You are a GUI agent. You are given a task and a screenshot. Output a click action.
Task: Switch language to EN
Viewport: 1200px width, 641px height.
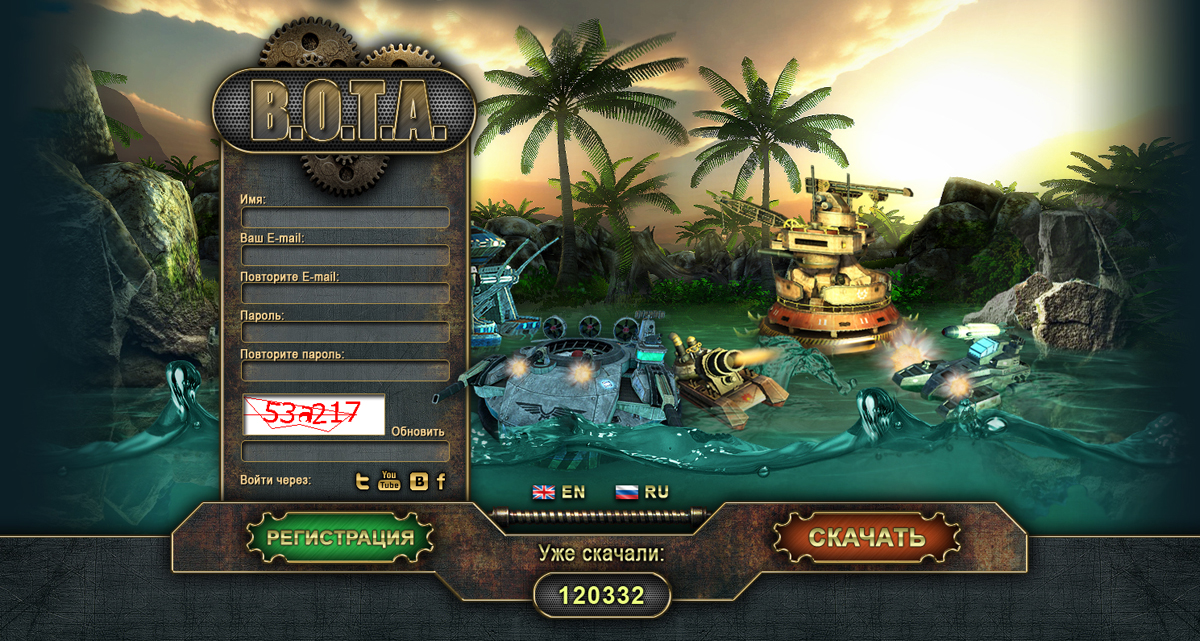[x=558, y=492]
